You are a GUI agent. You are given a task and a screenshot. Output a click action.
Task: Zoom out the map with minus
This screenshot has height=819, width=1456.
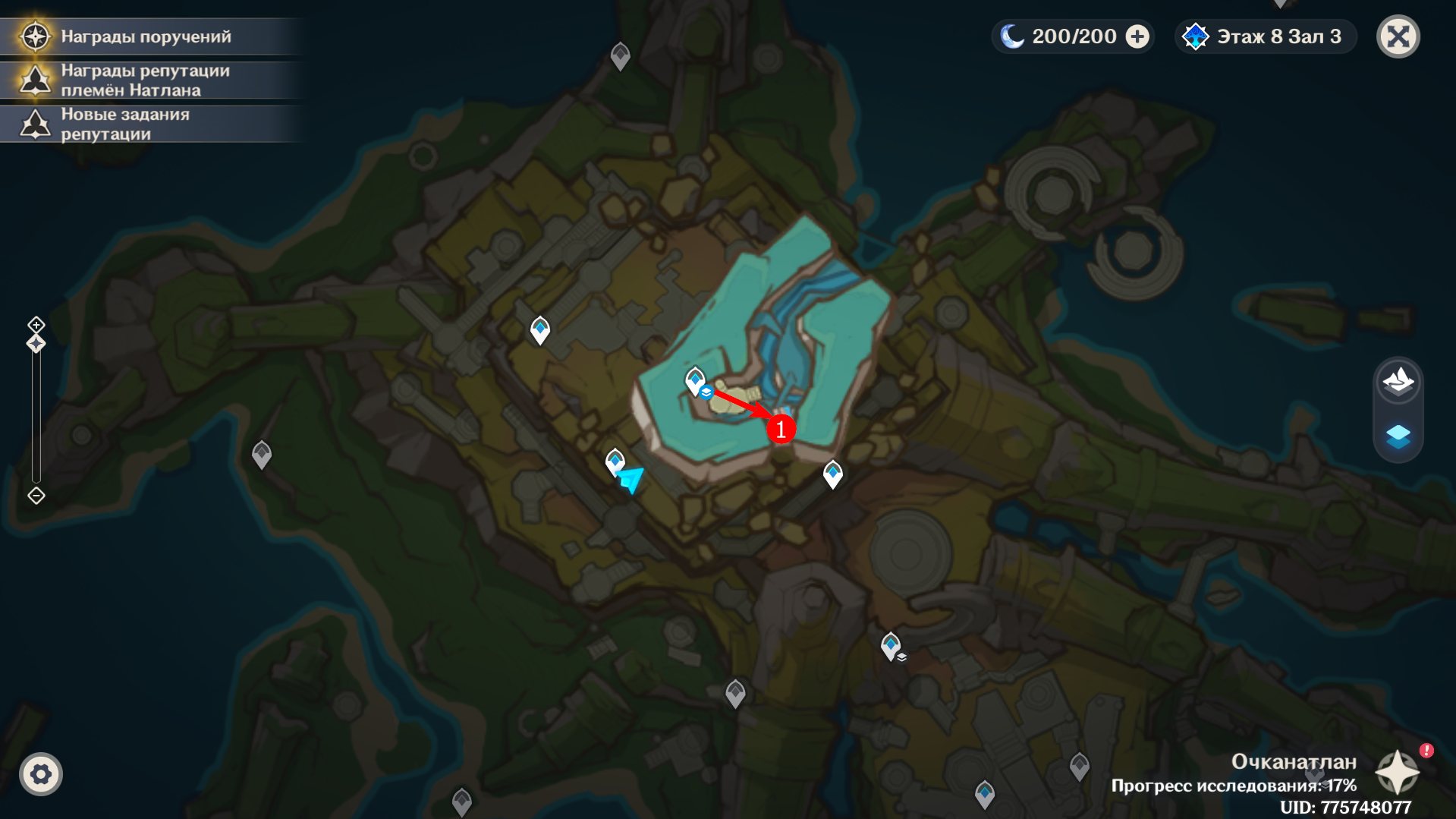[x=36, y=496]
